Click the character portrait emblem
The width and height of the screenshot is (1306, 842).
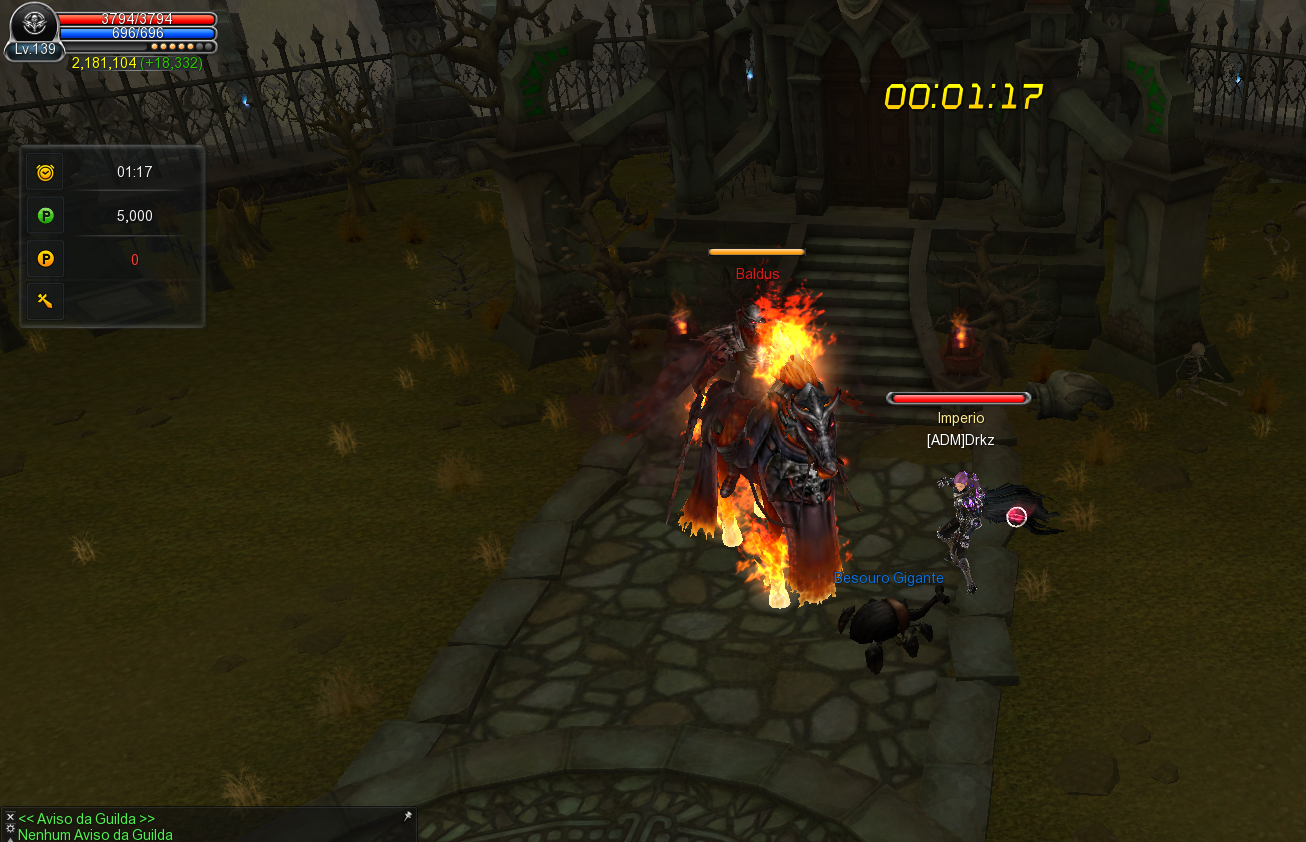point(35,22)
